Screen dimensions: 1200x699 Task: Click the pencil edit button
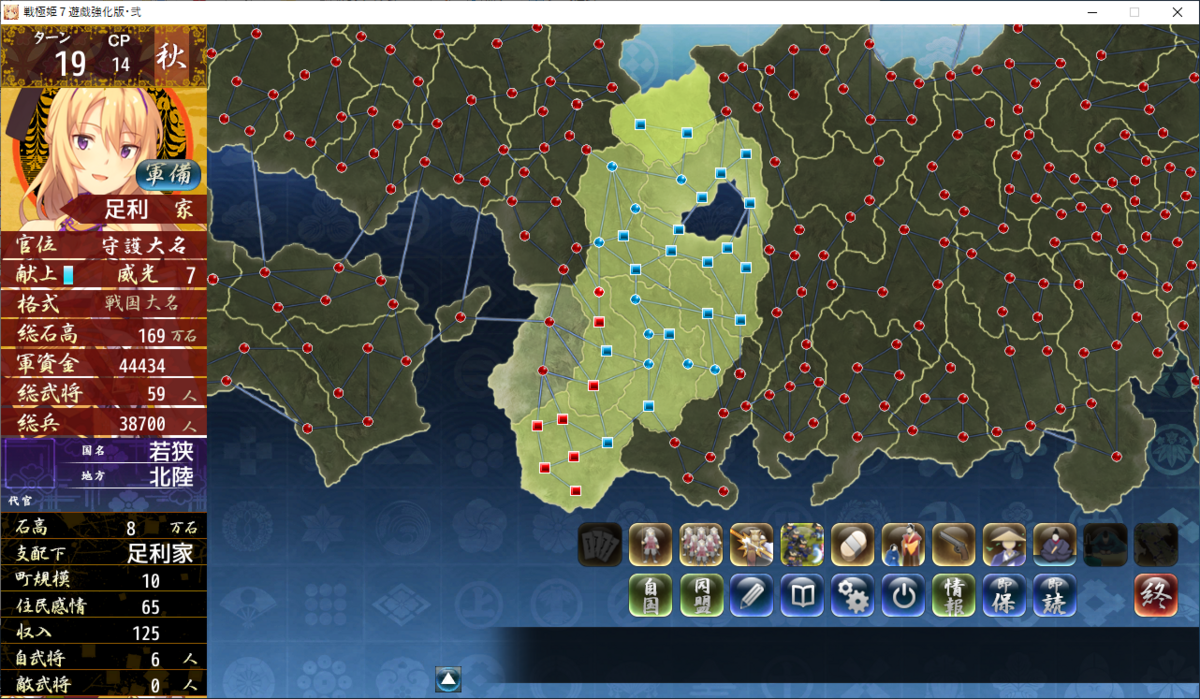coord(751,595)
